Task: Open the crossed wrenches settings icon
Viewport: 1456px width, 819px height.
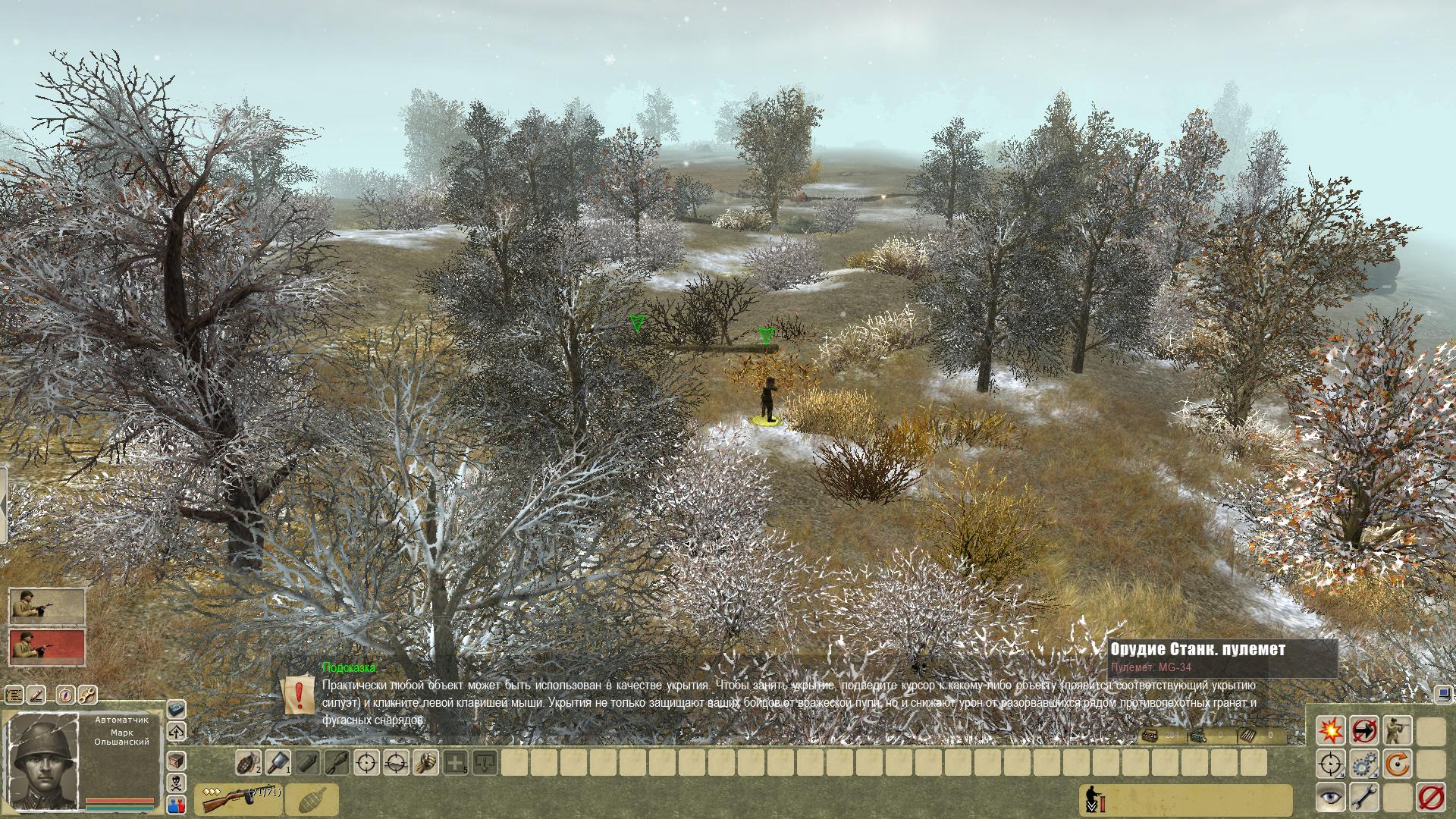Action: tap(88, 694)
